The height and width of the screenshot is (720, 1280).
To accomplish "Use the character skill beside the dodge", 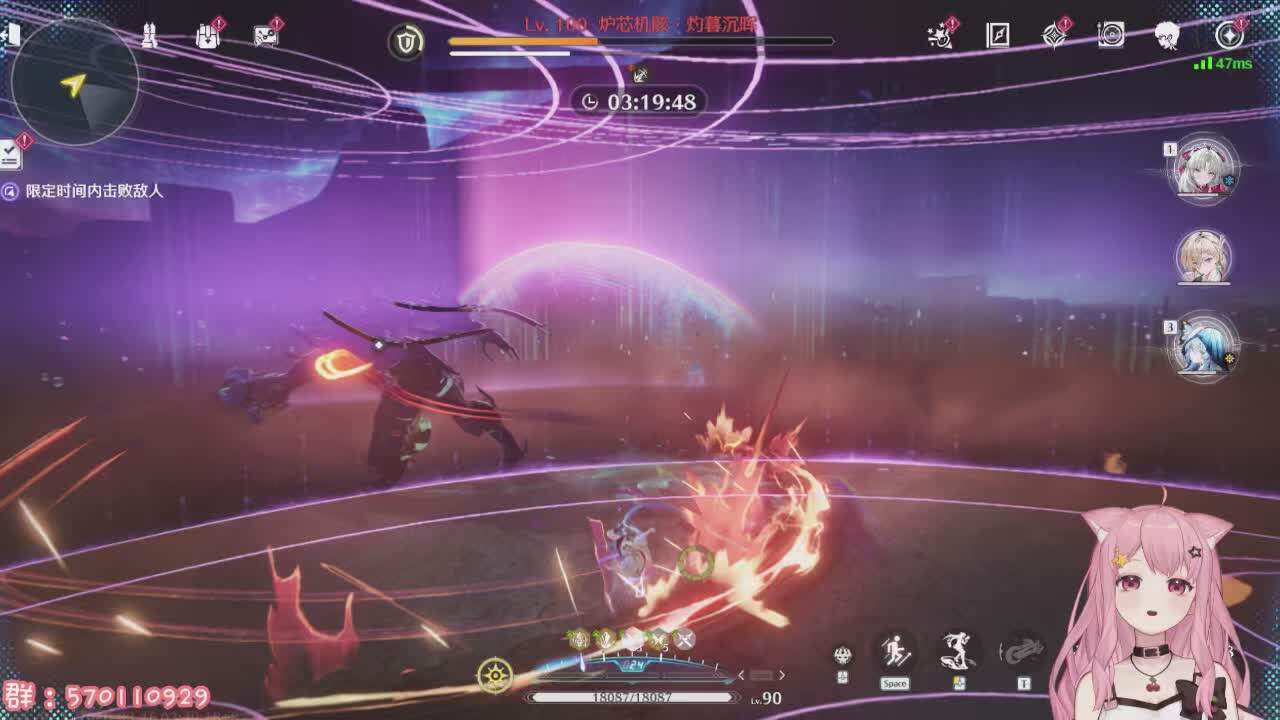I will 958,653.
